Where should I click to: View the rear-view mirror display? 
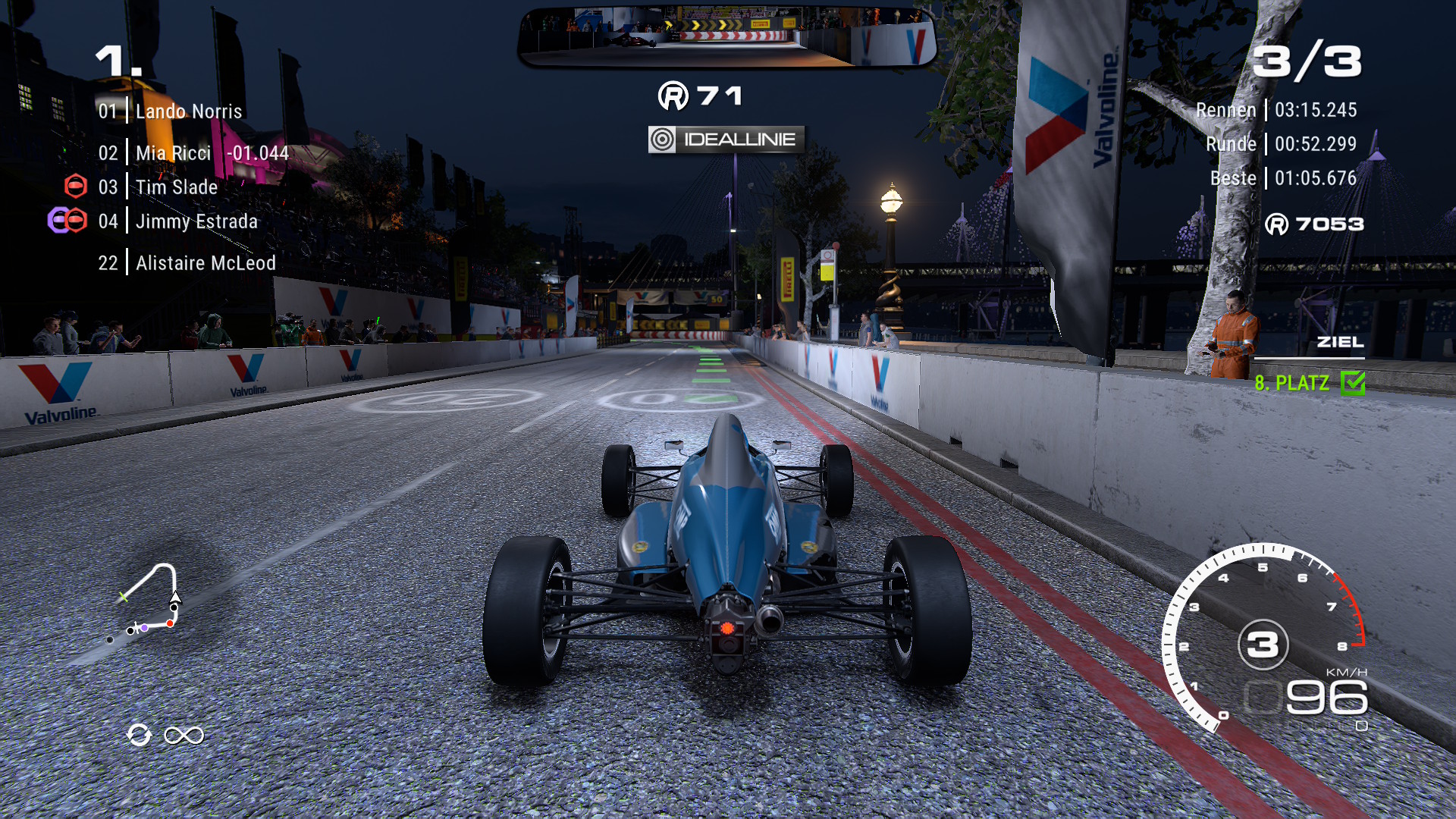[726, 36]
